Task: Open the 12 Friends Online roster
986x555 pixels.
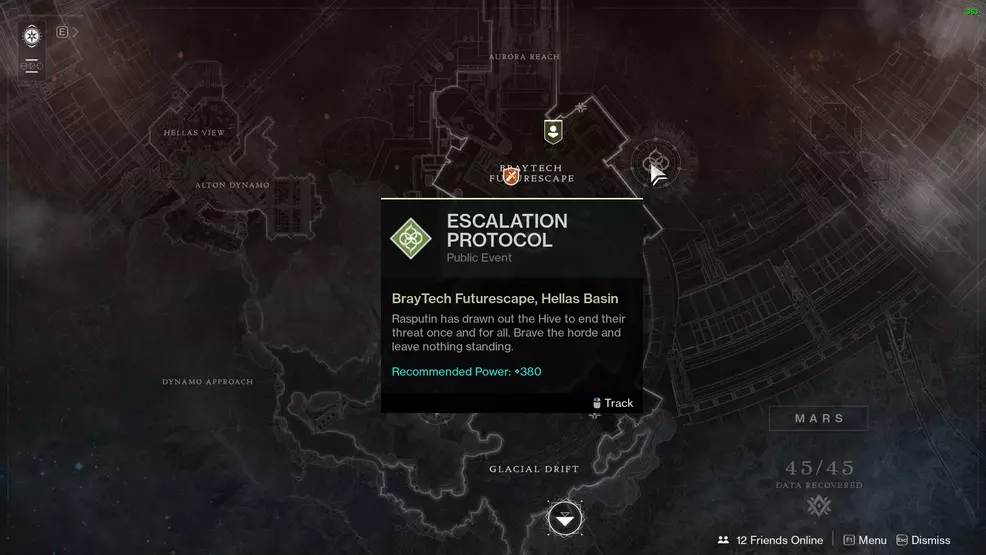Action: point(770,540)
